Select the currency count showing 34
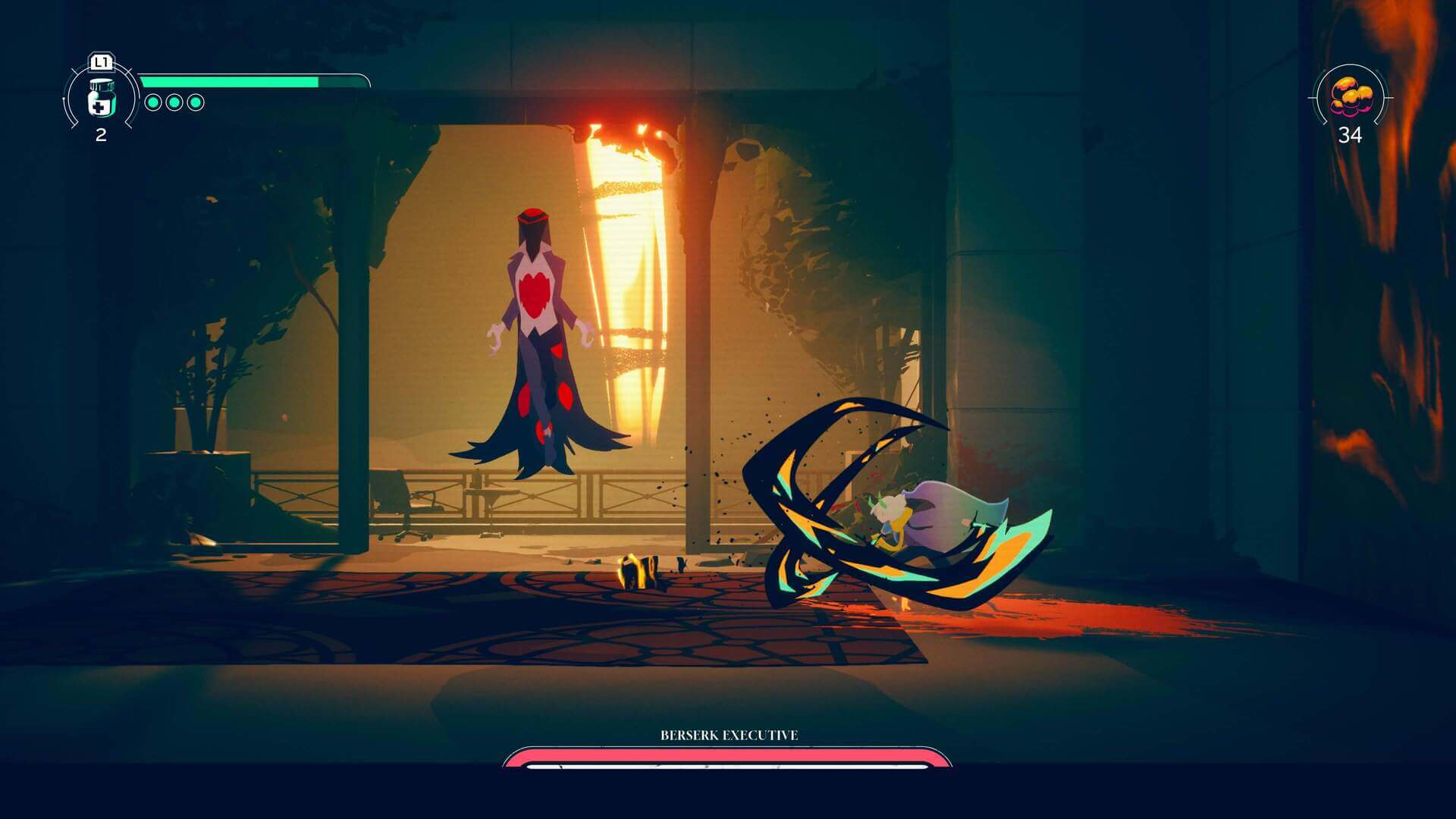 click(1350, 135)
